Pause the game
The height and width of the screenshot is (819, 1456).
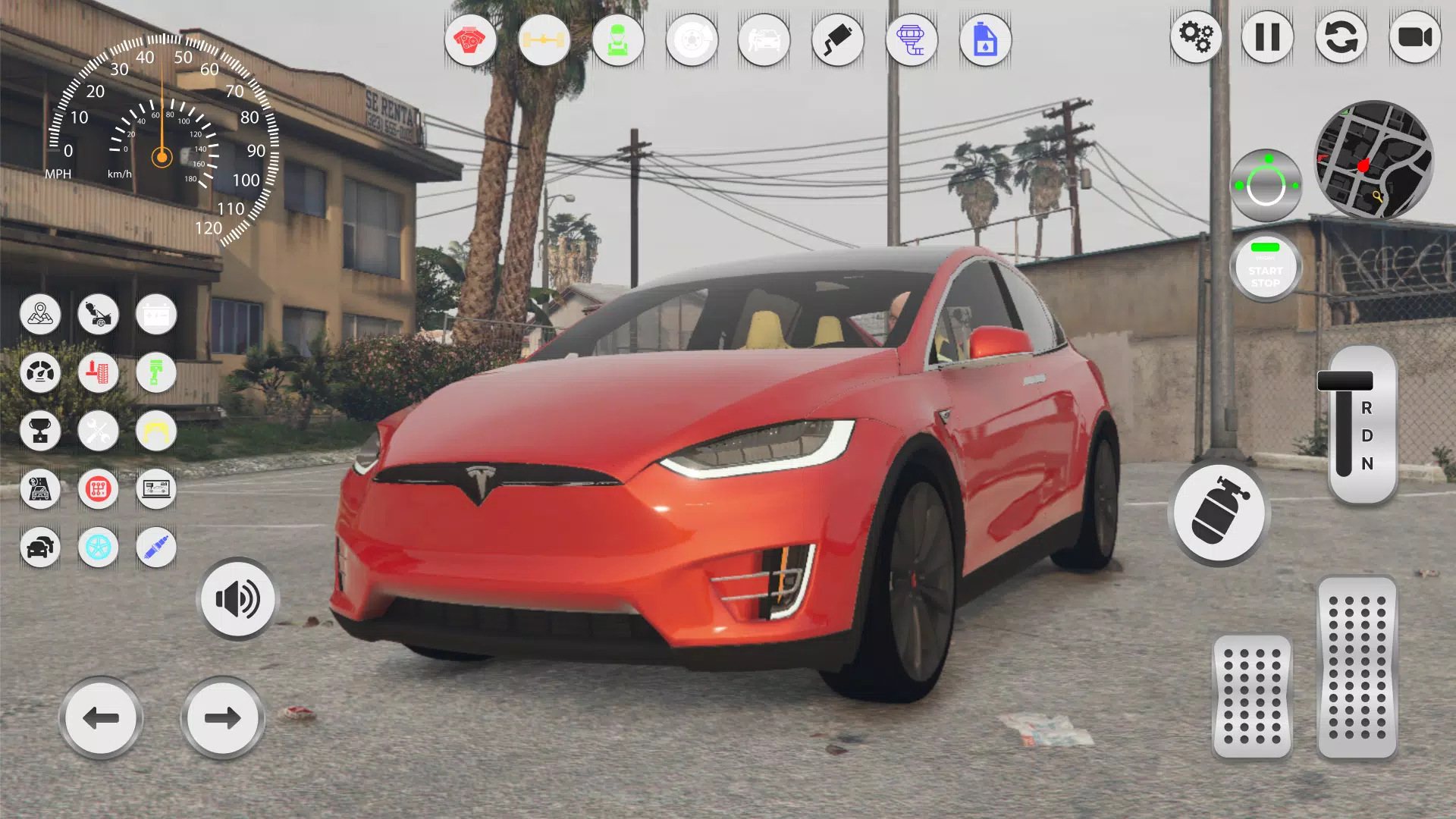pyautogui.click(x=1268, y=38)
